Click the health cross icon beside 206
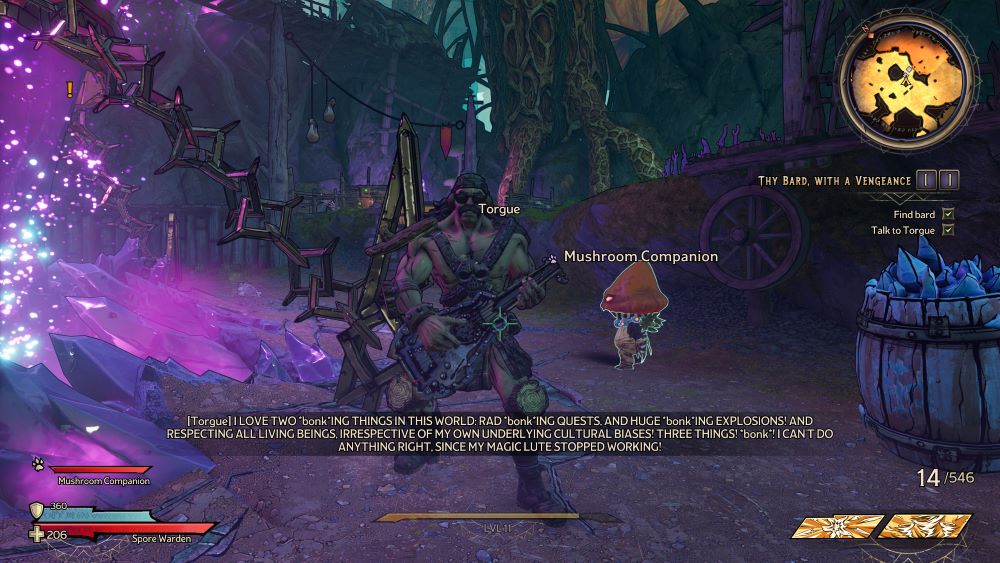Screen dimensions: 1000x563 tap(37, 534)
